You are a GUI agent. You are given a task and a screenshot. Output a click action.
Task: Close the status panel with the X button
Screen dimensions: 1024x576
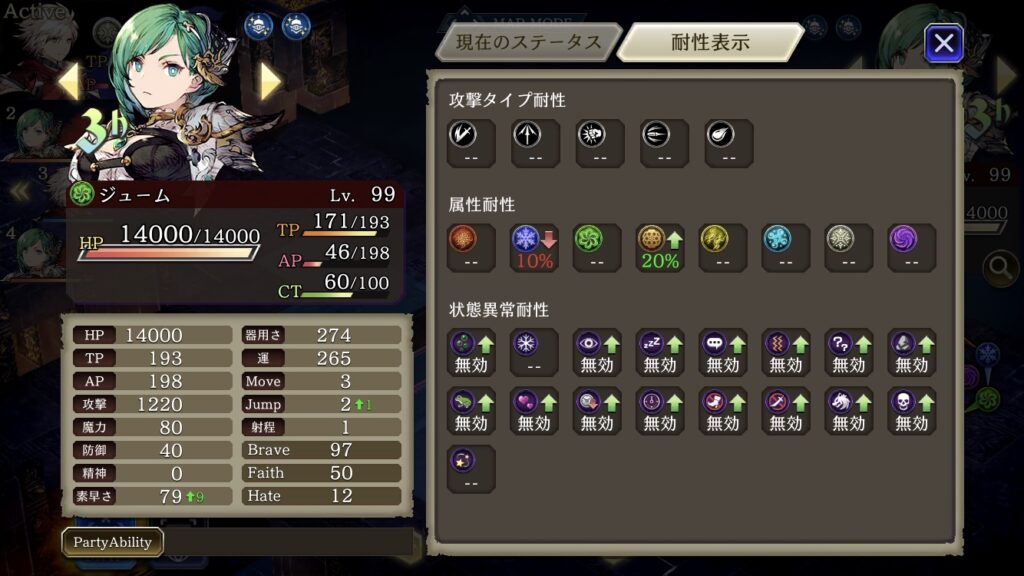(x=943, y=43)
